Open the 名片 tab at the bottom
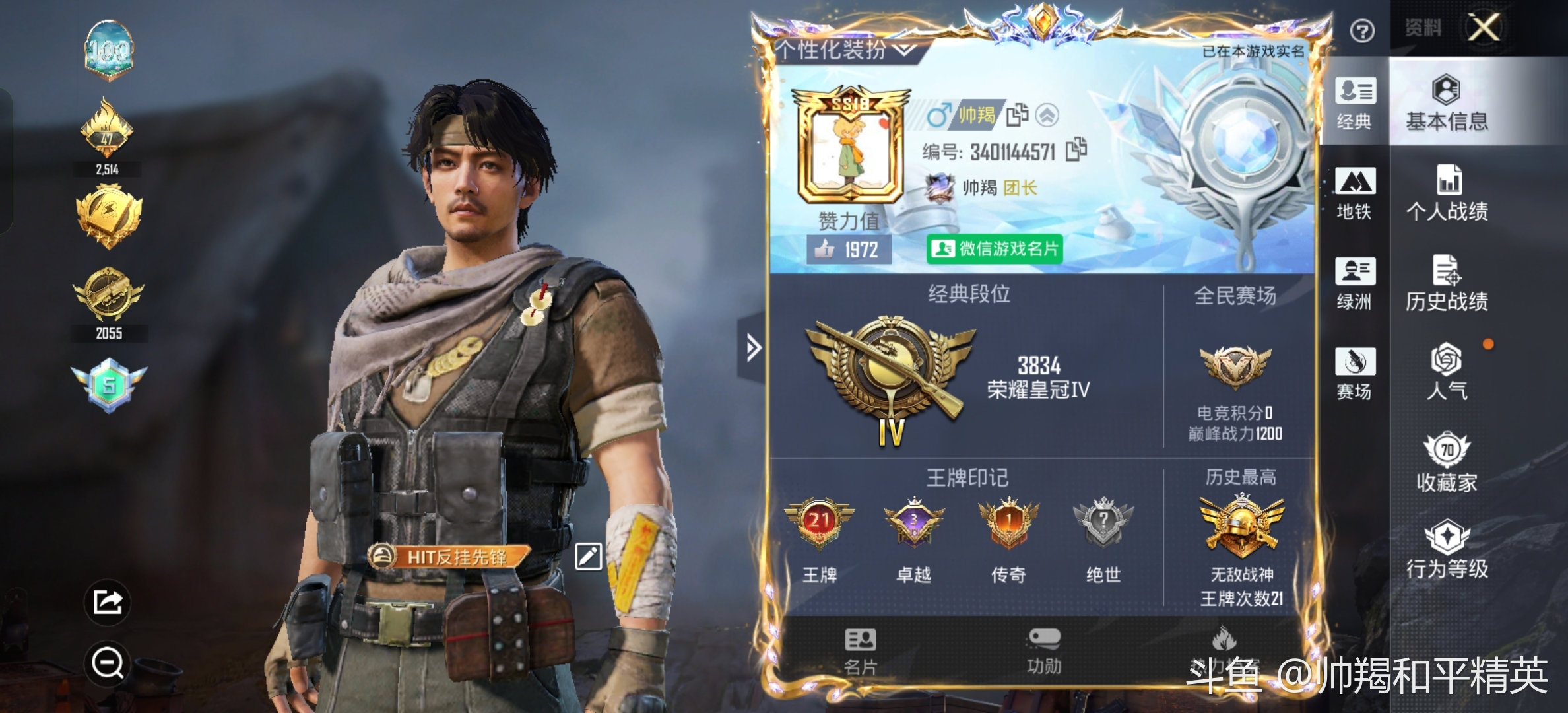This screenshot has width=1568, height=713. tap(861, 651)
